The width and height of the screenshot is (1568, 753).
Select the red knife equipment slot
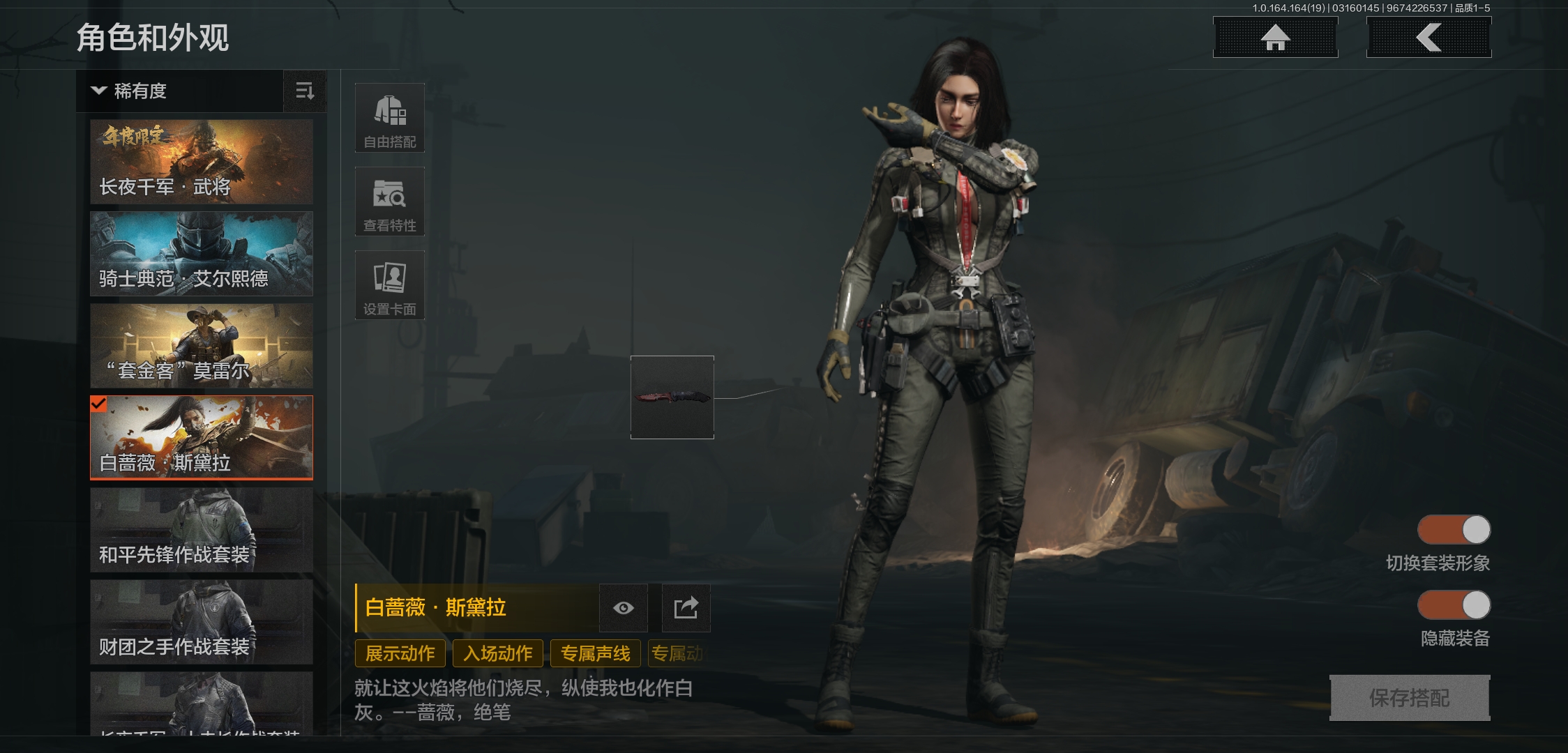click(x=672, y=397)
